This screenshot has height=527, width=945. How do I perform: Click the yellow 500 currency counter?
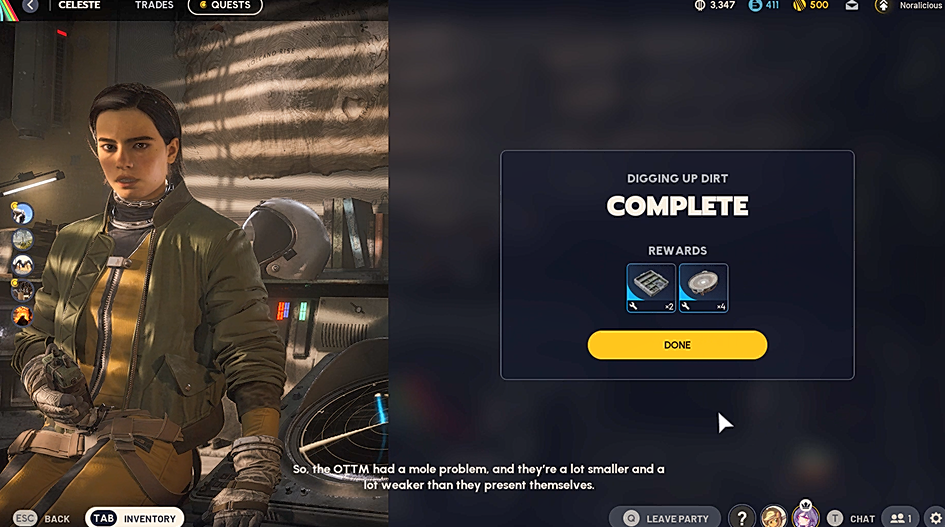(810, 6)
